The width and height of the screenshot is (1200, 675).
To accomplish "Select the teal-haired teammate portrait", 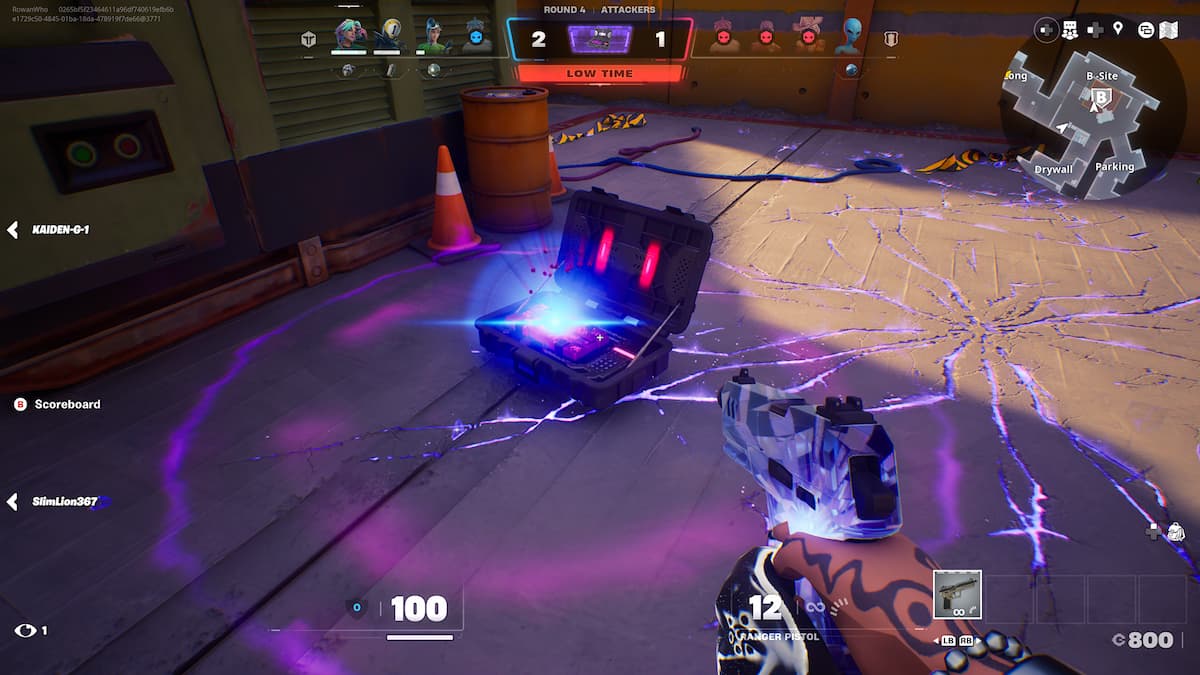I will [349, 36].
